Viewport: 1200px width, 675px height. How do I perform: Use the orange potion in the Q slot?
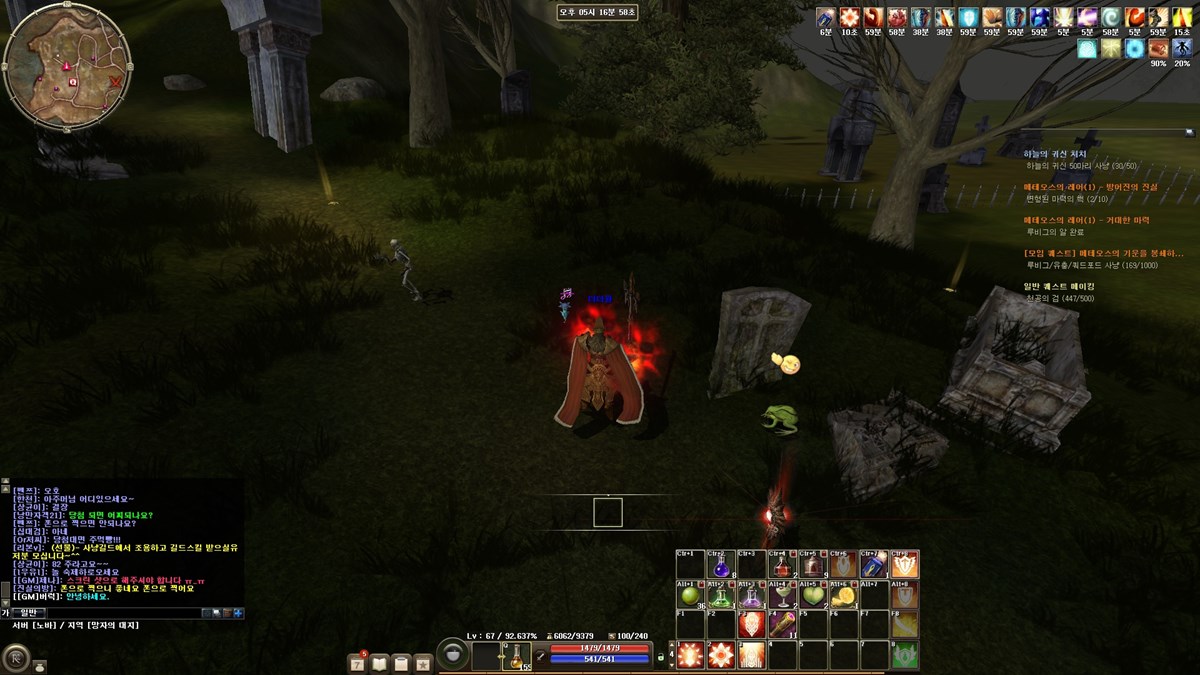click(x=517, y=656)
